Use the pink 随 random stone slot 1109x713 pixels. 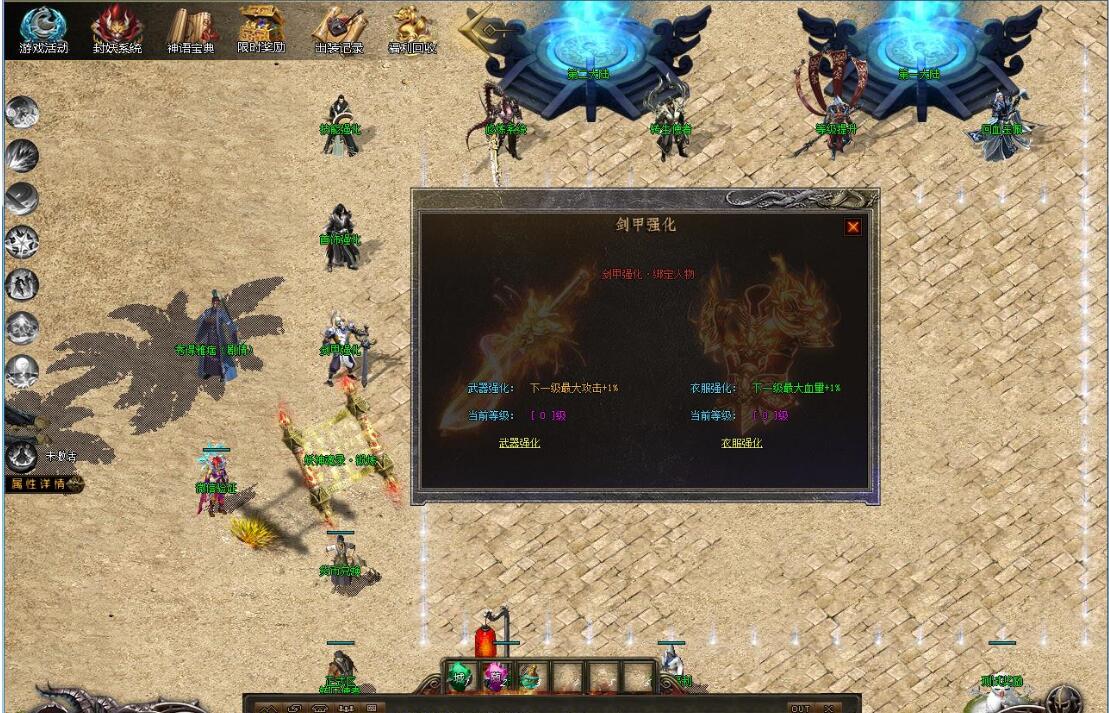pos(496,677)
